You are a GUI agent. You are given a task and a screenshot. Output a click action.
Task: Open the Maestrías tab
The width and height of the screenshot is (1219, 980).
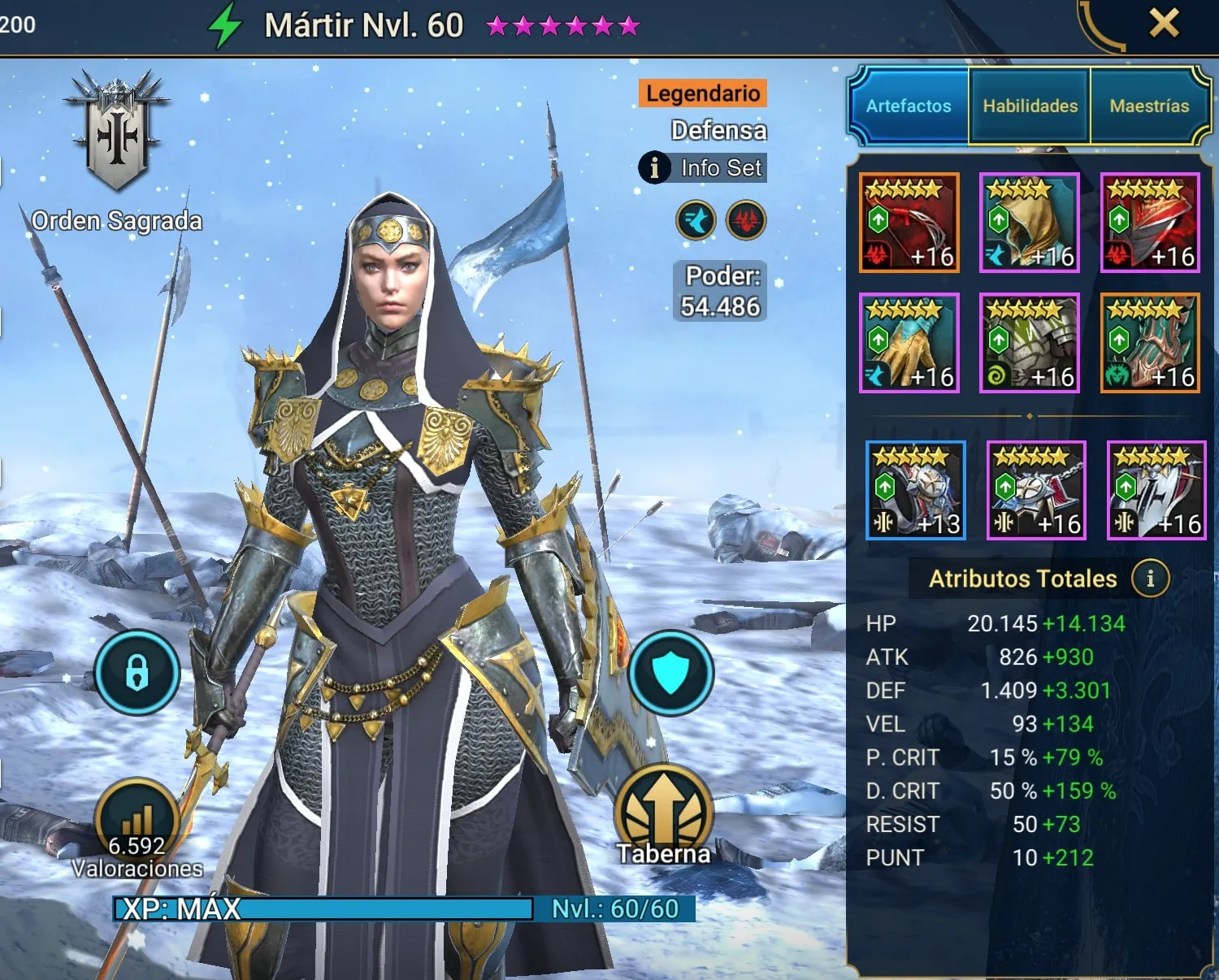1149,106
